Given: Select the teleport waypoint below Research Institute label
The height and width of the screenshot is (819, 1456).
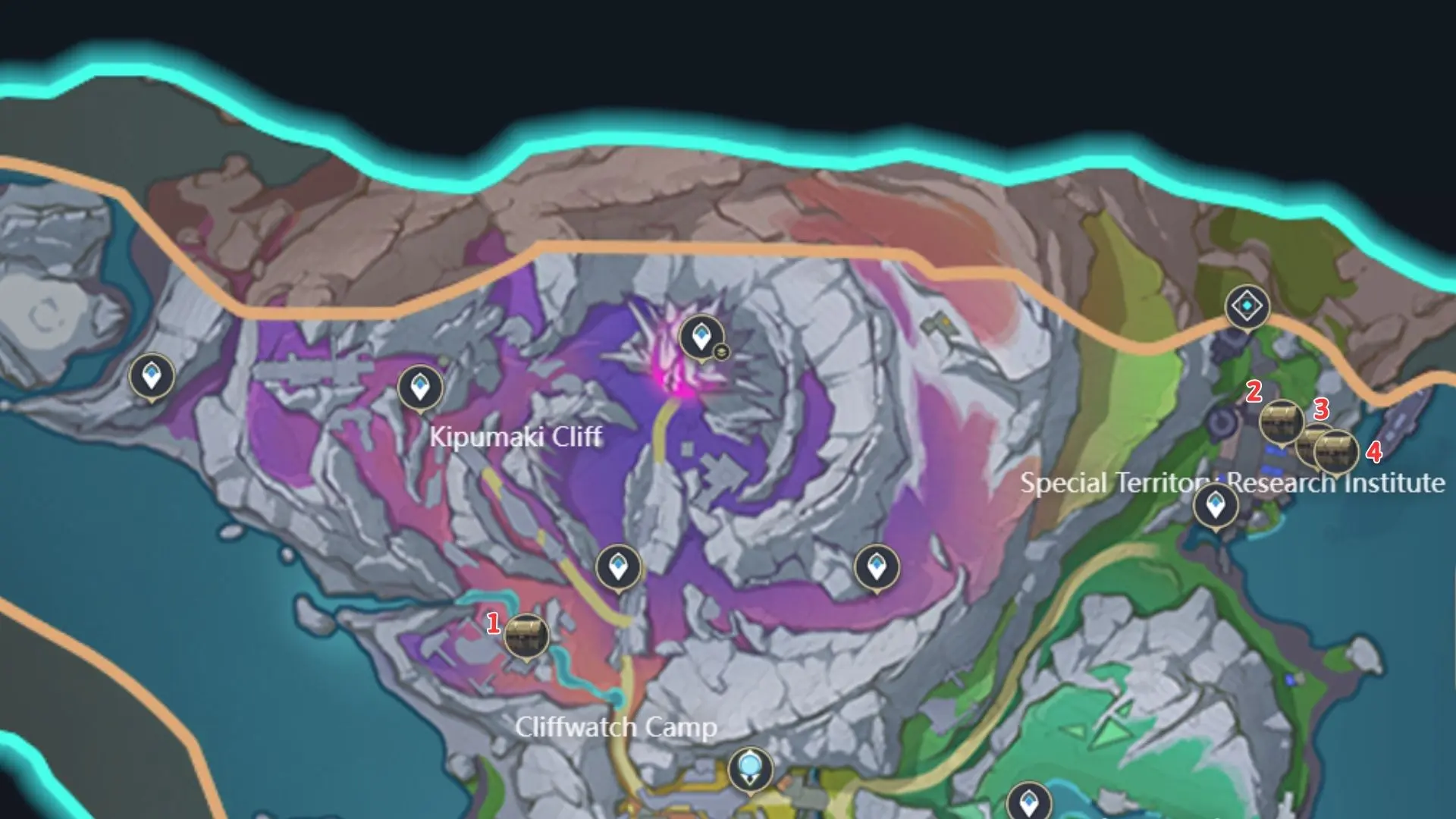Looking at the screenshot, I should [1216, 503].
